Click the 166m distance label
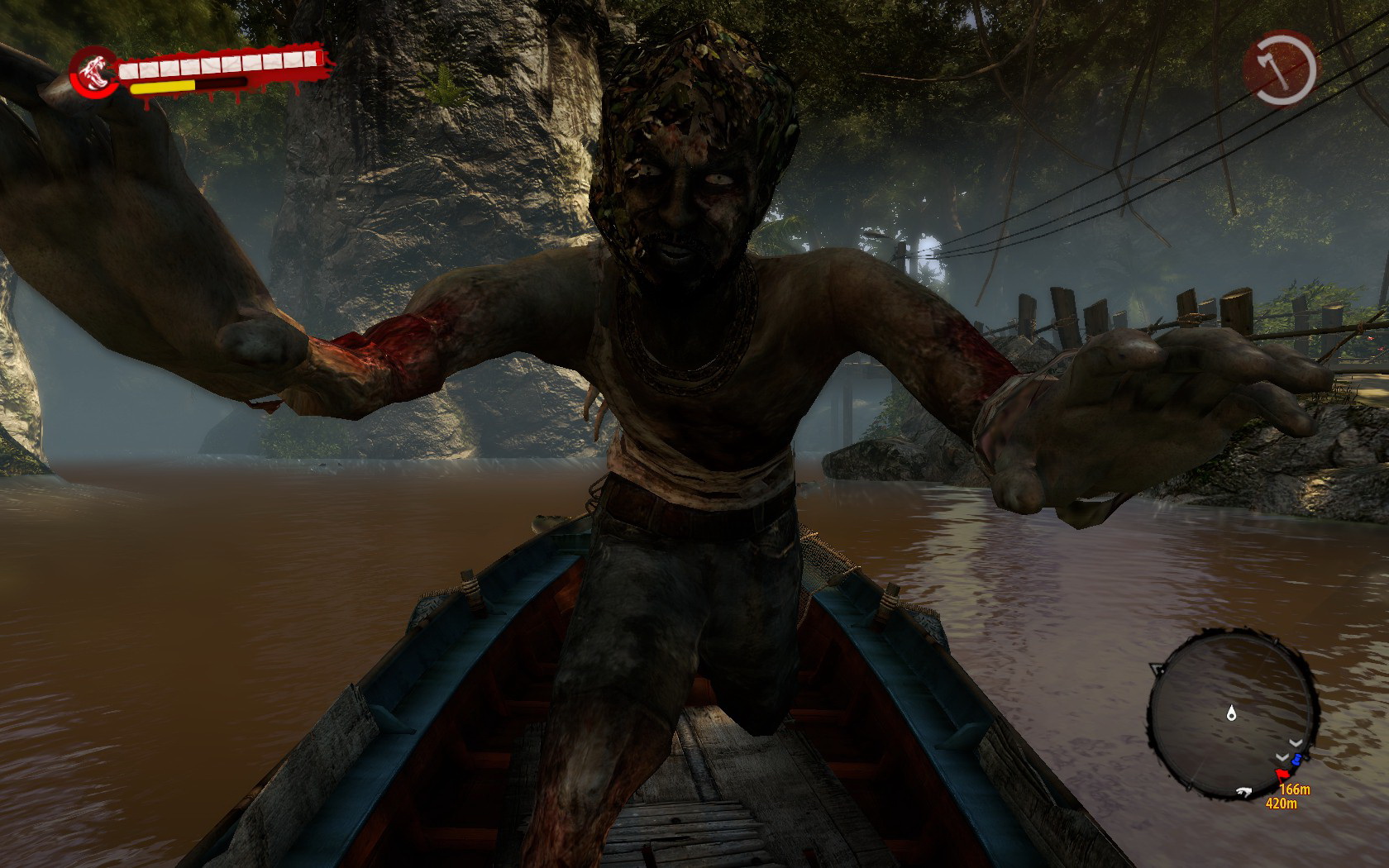Image resolution: width=1389 pixels, height=868 pixels. (x=1296, y=789)
